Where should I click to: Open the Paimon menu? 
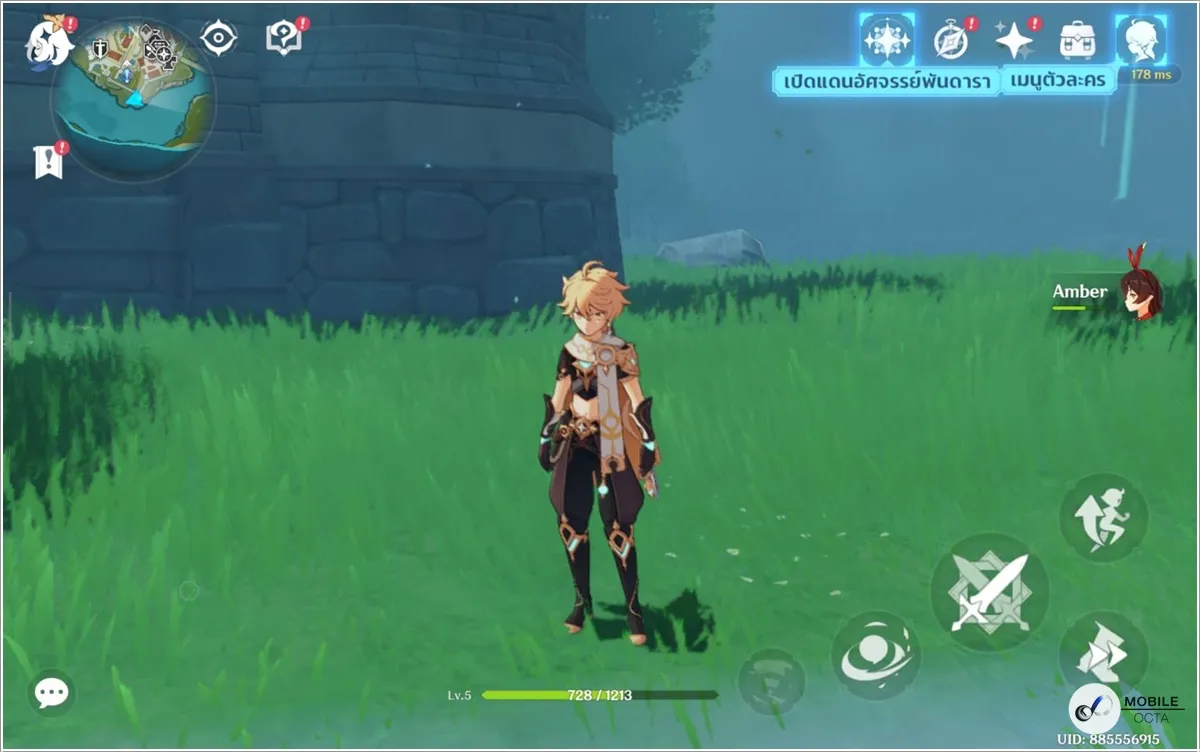[x=46, y=40]
